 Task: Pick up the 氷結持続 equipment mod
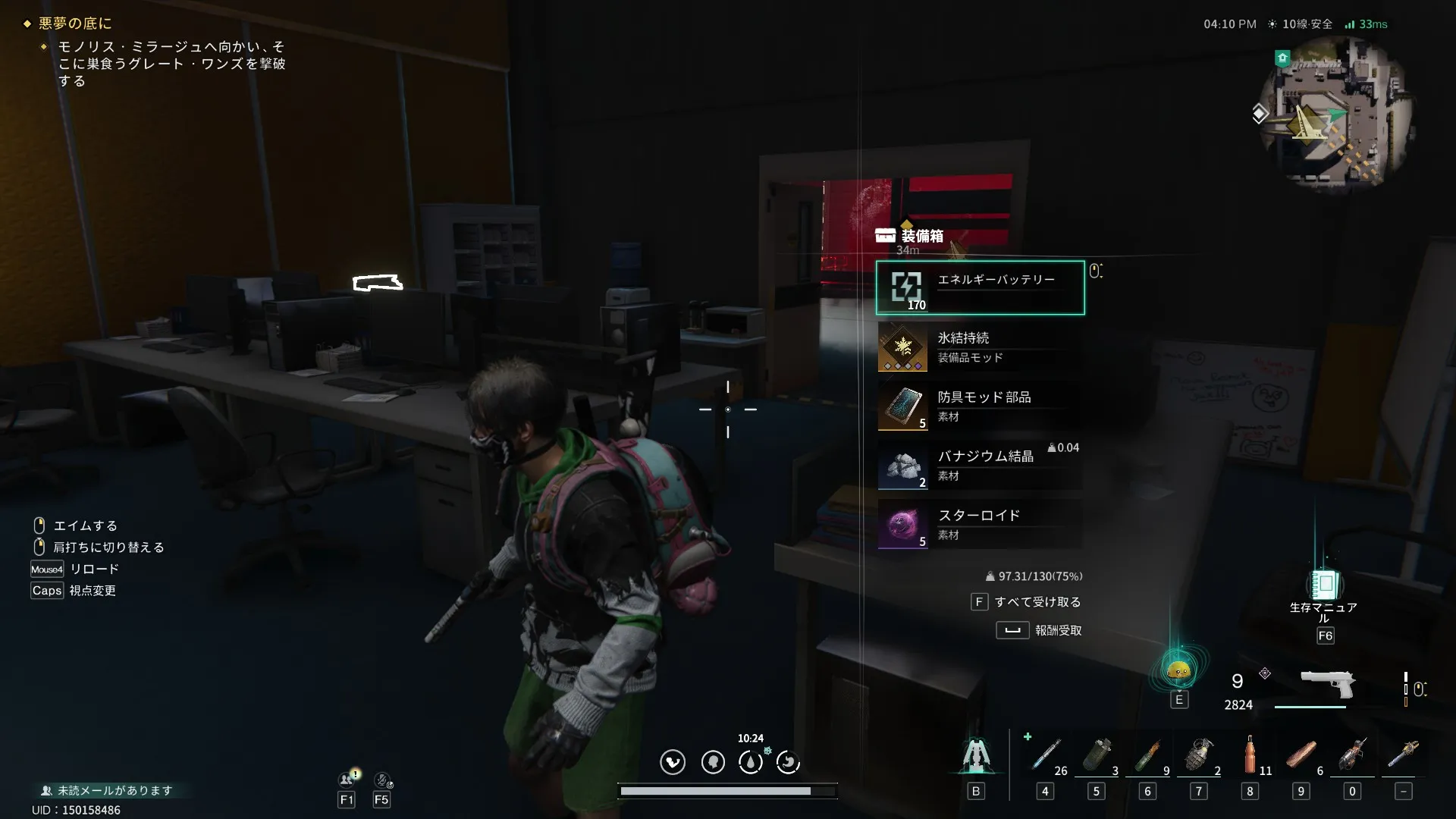[980, 347]
